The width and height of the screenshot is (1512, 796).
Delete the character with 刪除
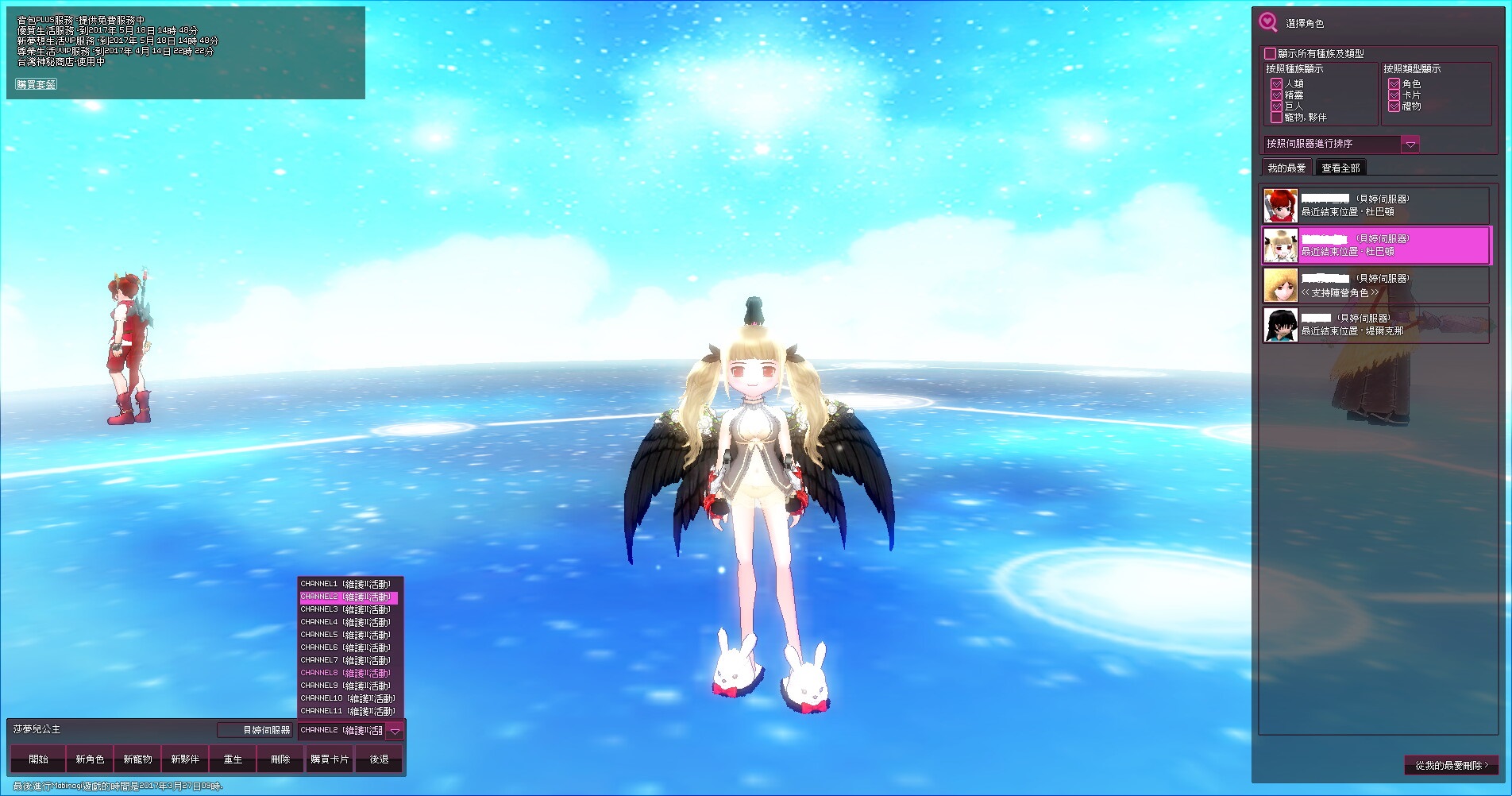click(280, 759)
